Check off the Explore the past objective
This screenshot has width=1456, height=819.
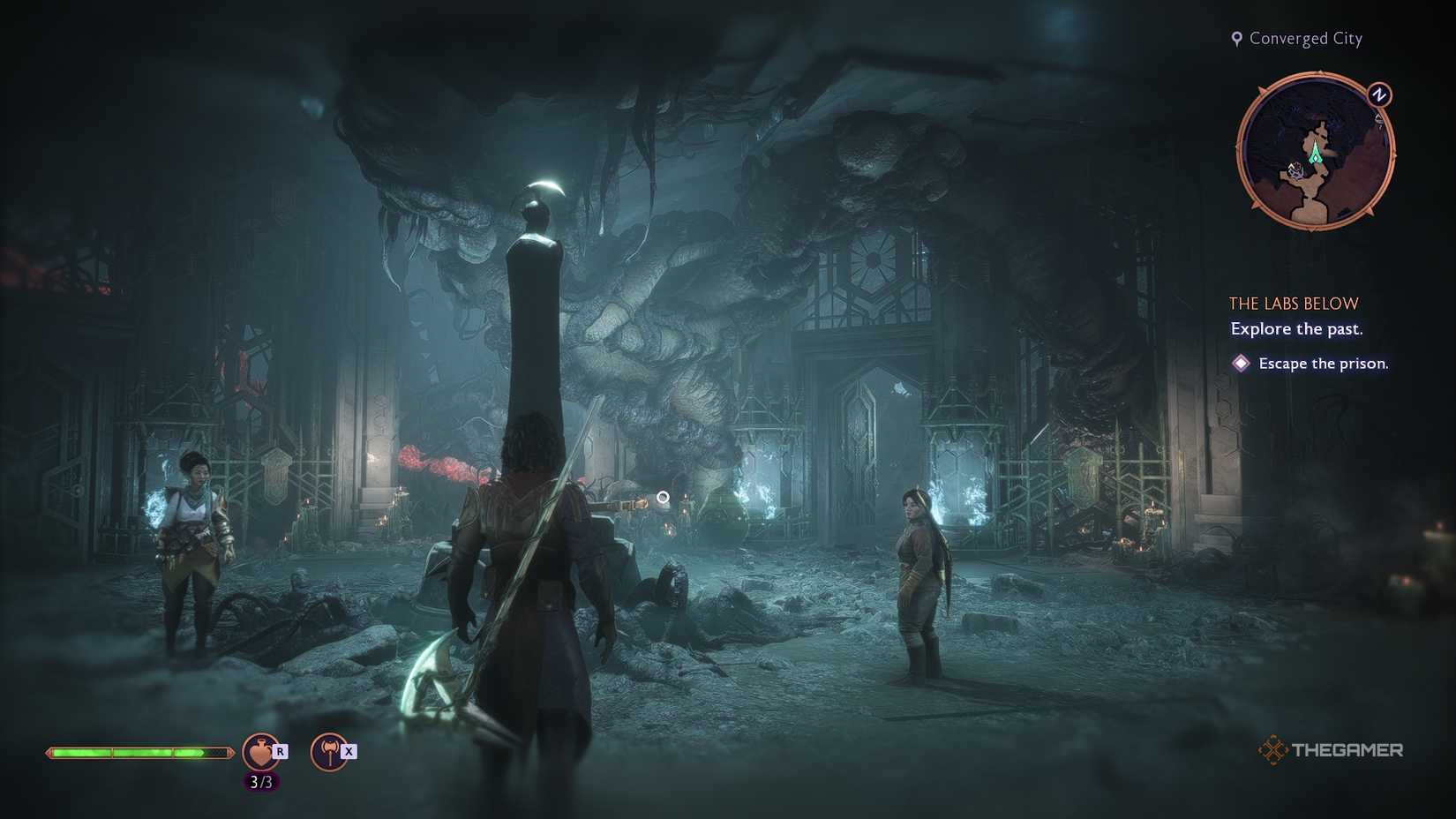pos(1295,328)
